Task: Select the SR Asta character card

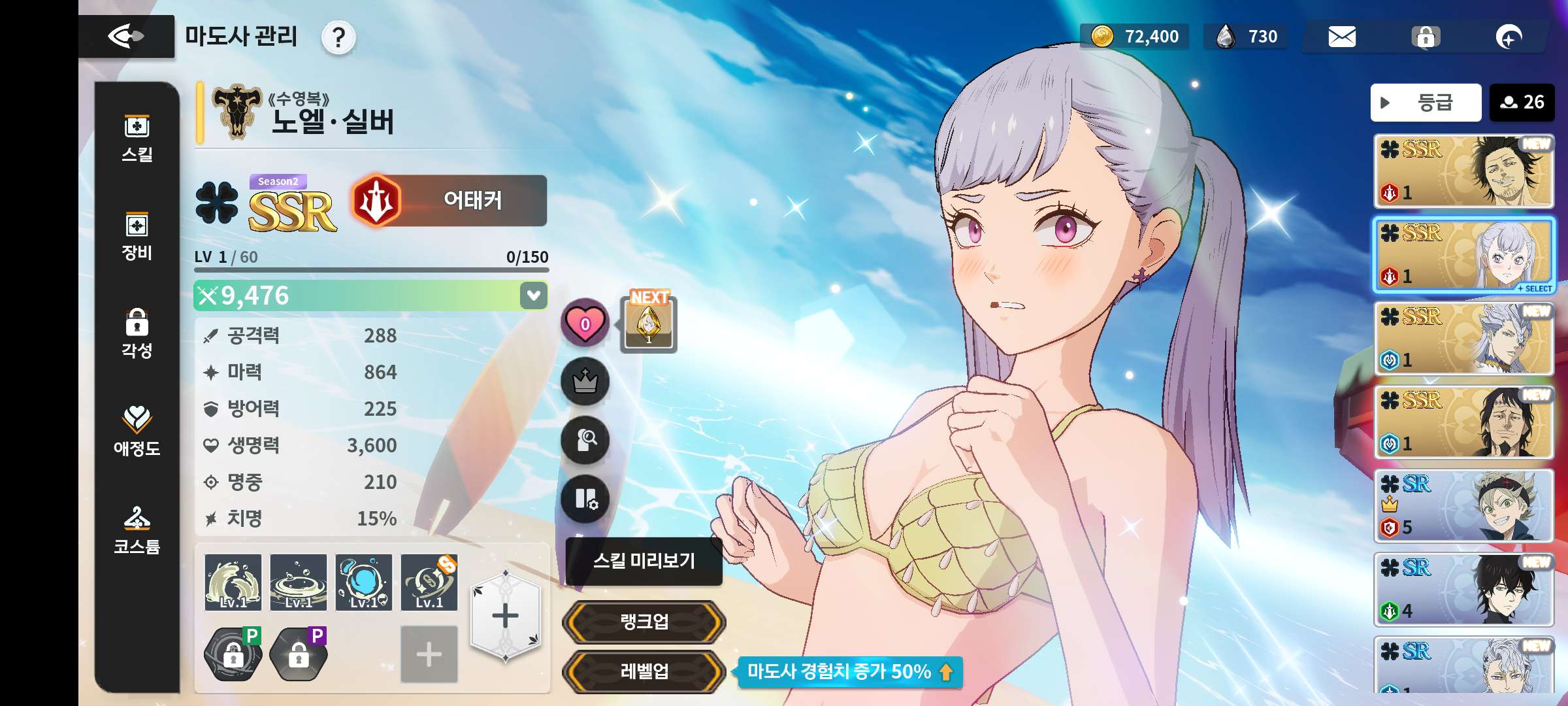Action: click(1463, 505)
